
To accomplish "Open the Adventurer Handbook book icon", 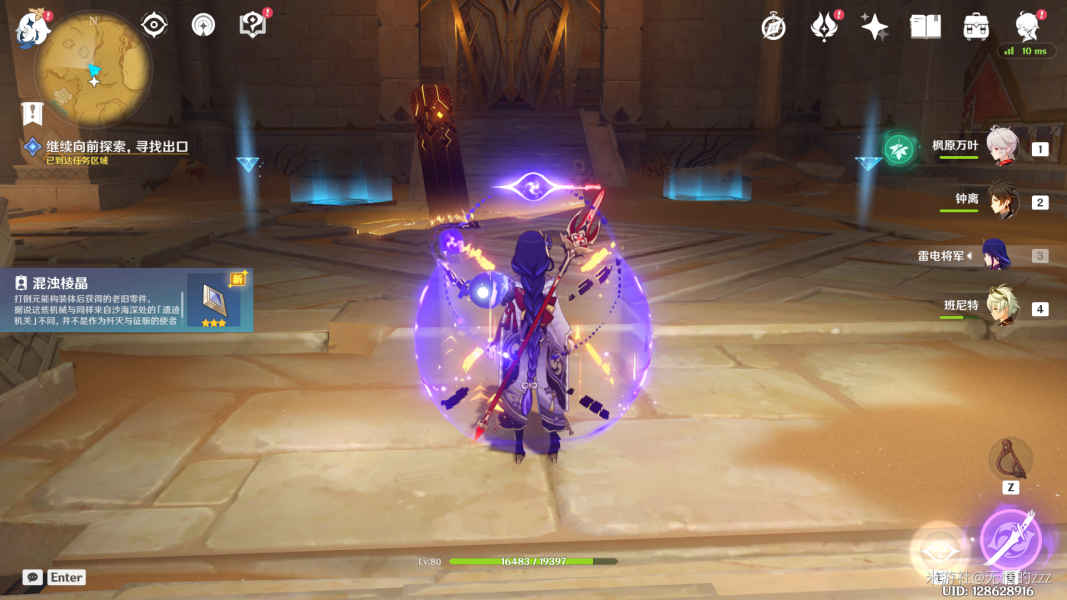I will pos(925,27).
